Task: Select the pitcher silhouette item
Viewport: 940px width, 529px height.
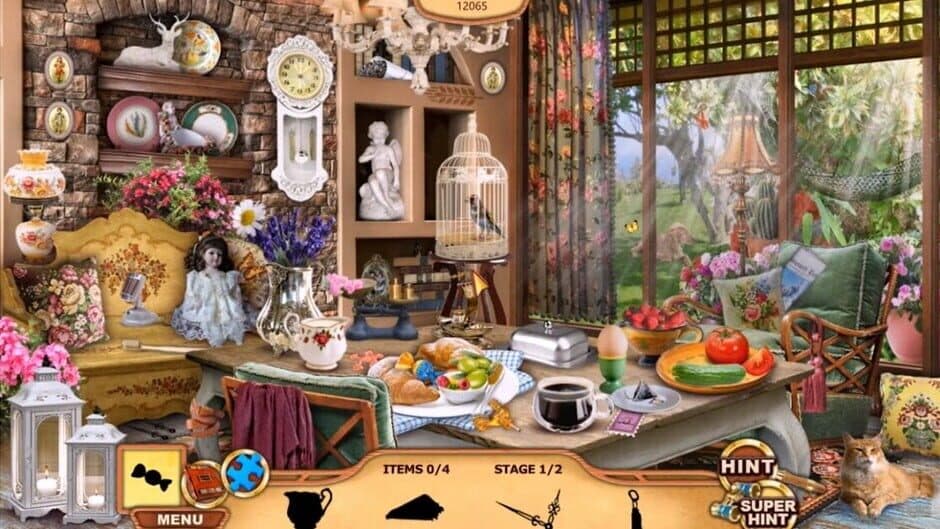Action: (x=307, y=508)
